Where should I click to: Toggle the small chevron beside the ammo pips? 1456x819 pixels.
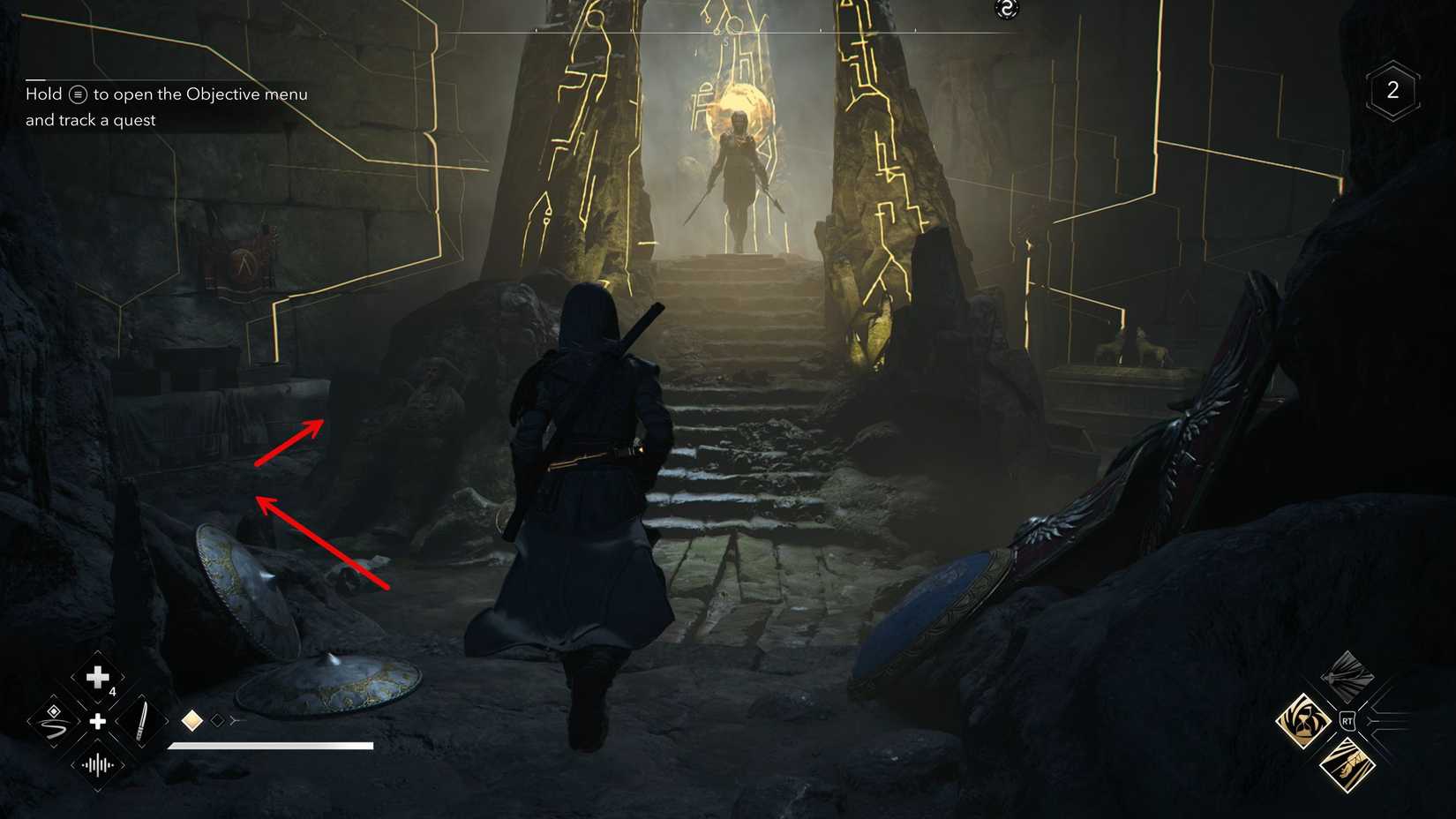(235, 719)
